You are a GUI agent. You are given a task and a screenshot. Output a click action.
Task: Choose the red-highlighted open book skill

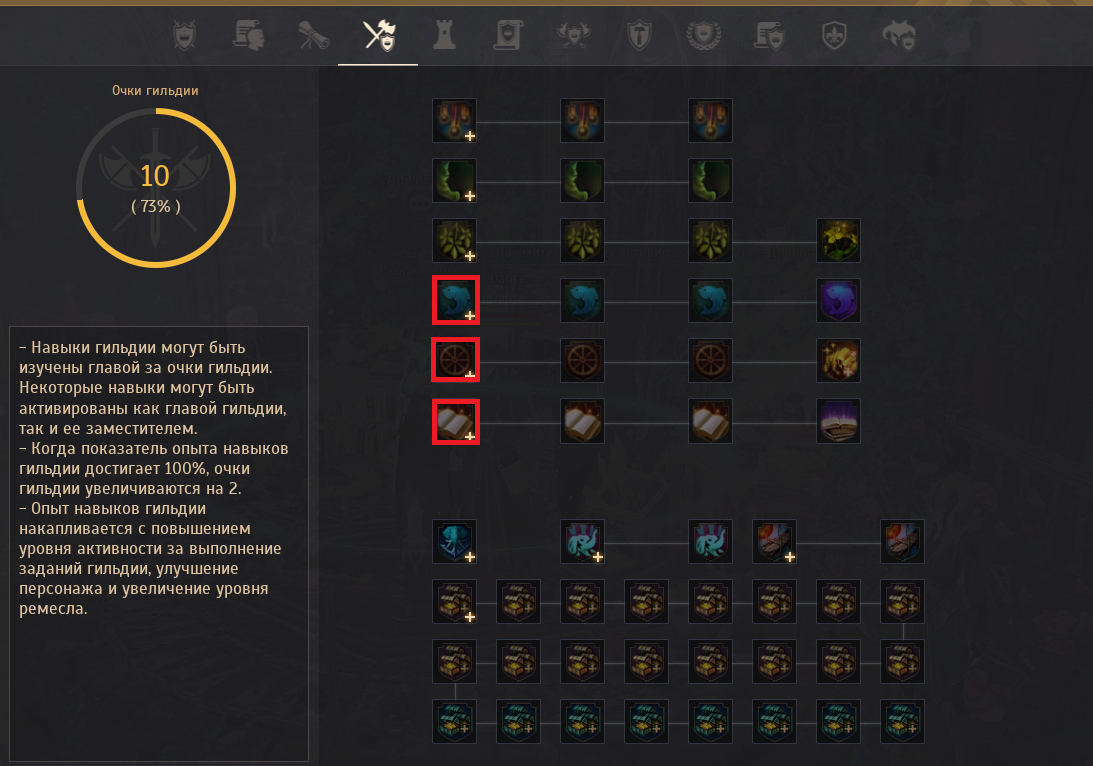[x=455, y=421]
